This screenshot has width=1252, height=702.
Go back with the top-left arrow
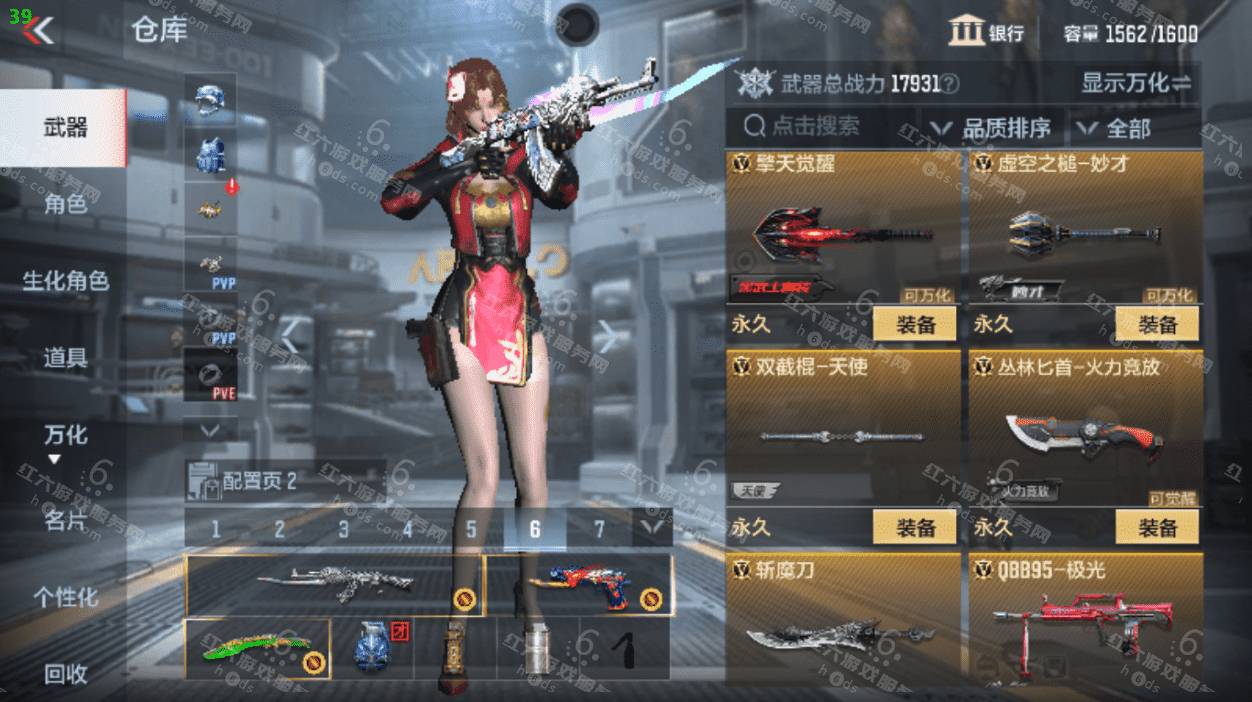tap(40, 30)
